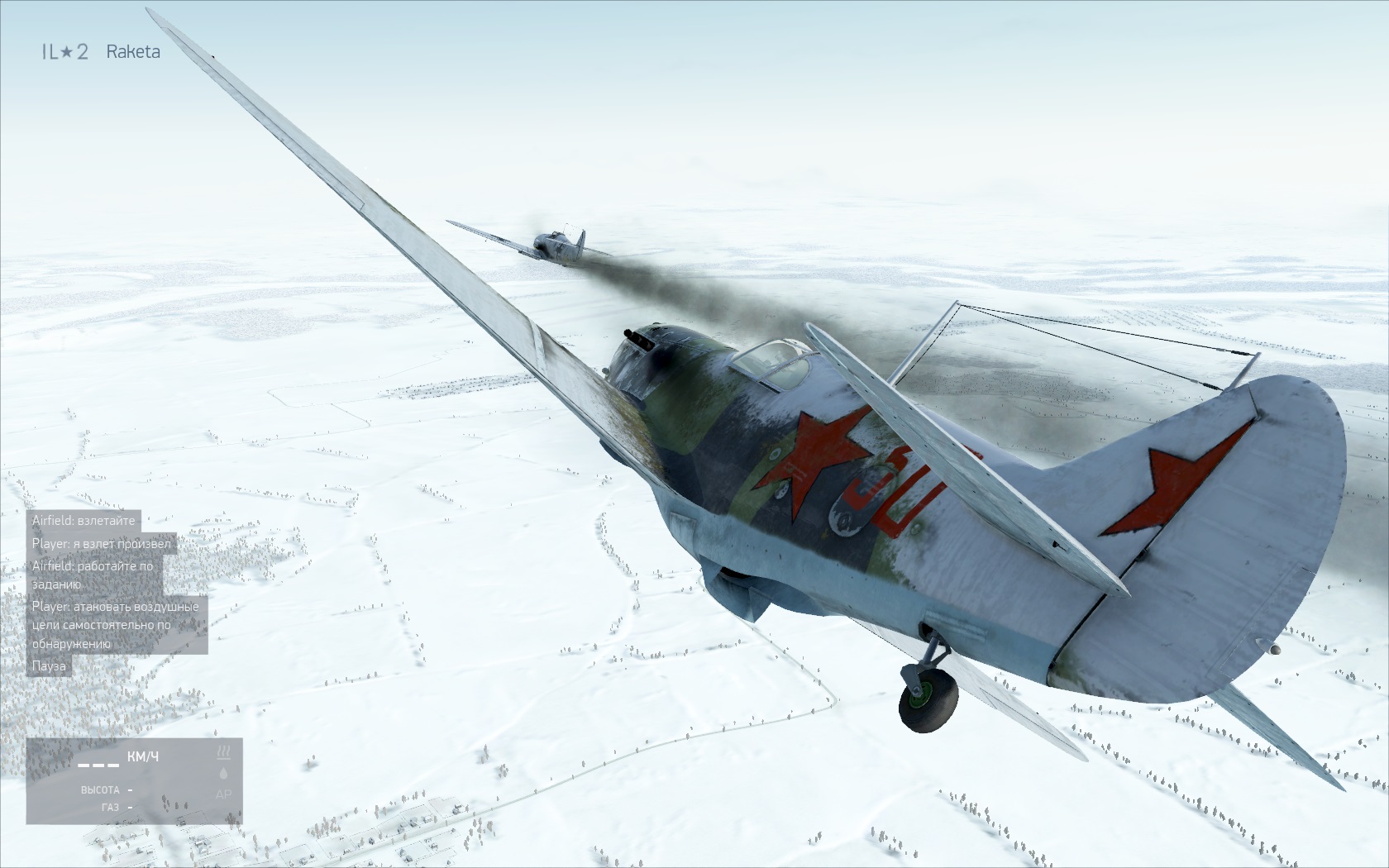Screen dimensions: 1389x868
Task: Select the engine heat warning icon
Action: pos(223,752)
